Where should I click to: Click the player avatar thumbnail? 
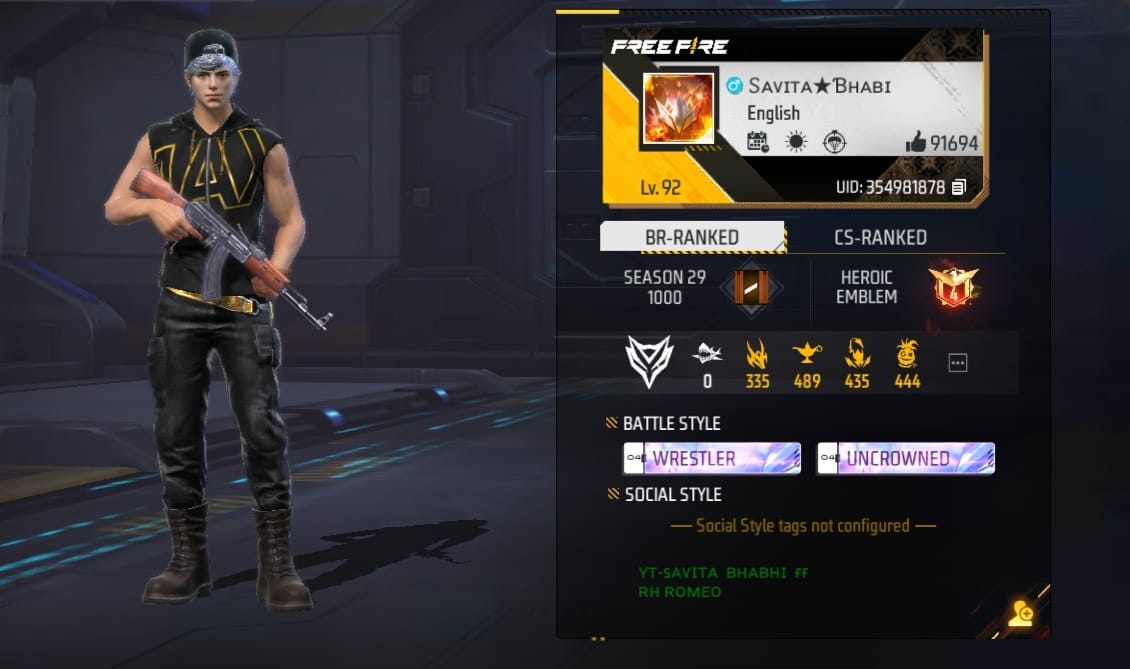679,107
